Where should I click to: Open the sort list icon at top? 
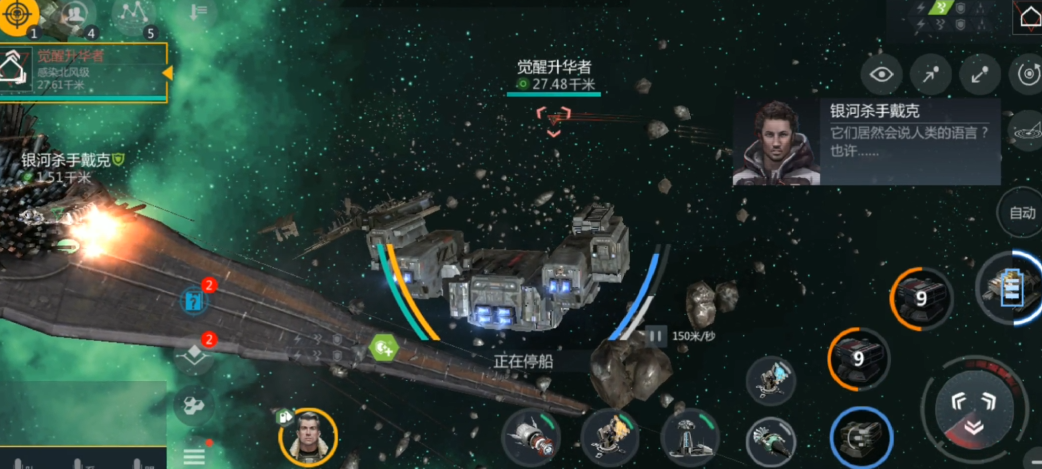pyautogui.click(x=198, y=12)
